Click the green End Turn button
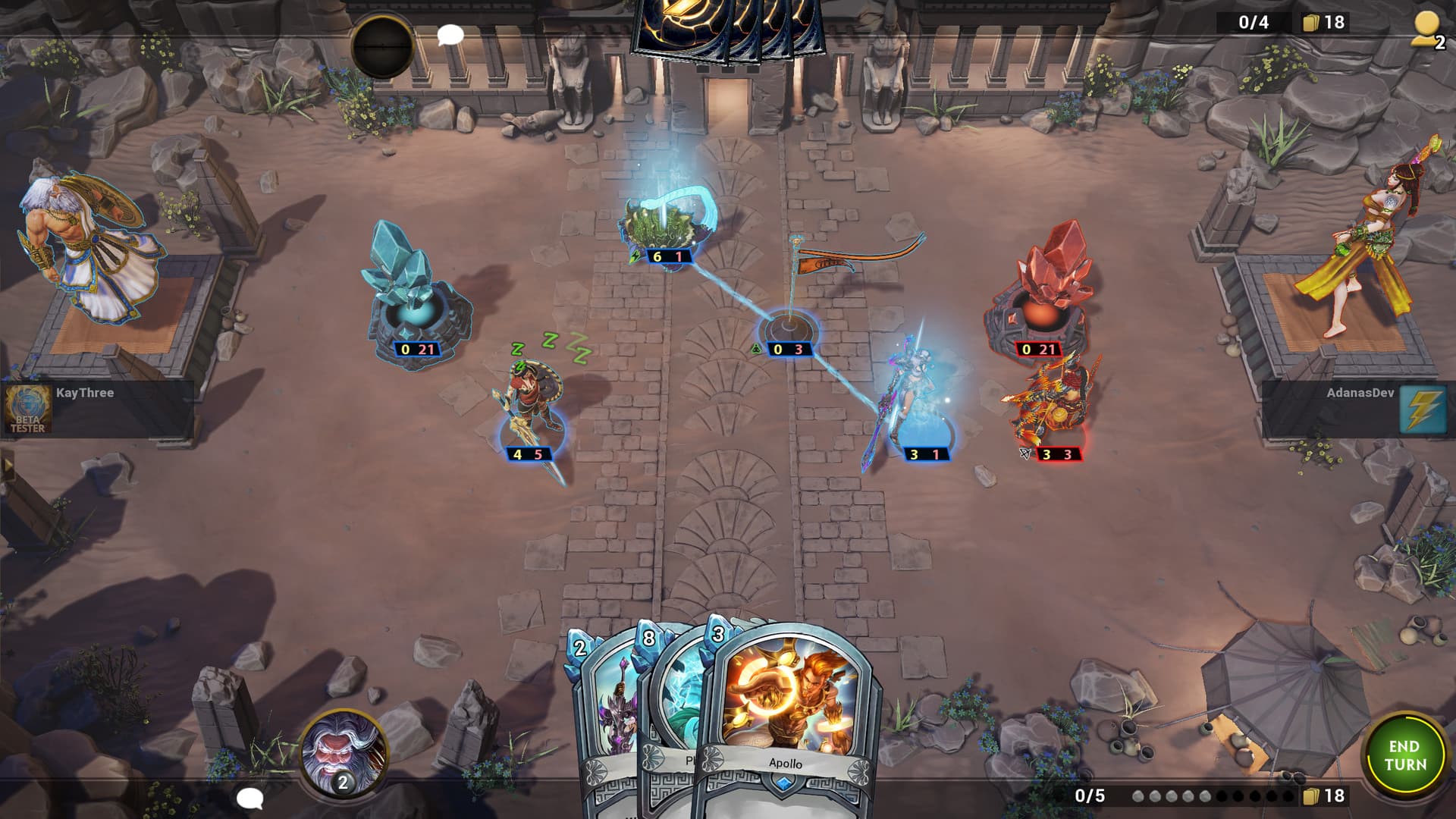This screenshot has height=819, width=1456. coord(1404,755)
